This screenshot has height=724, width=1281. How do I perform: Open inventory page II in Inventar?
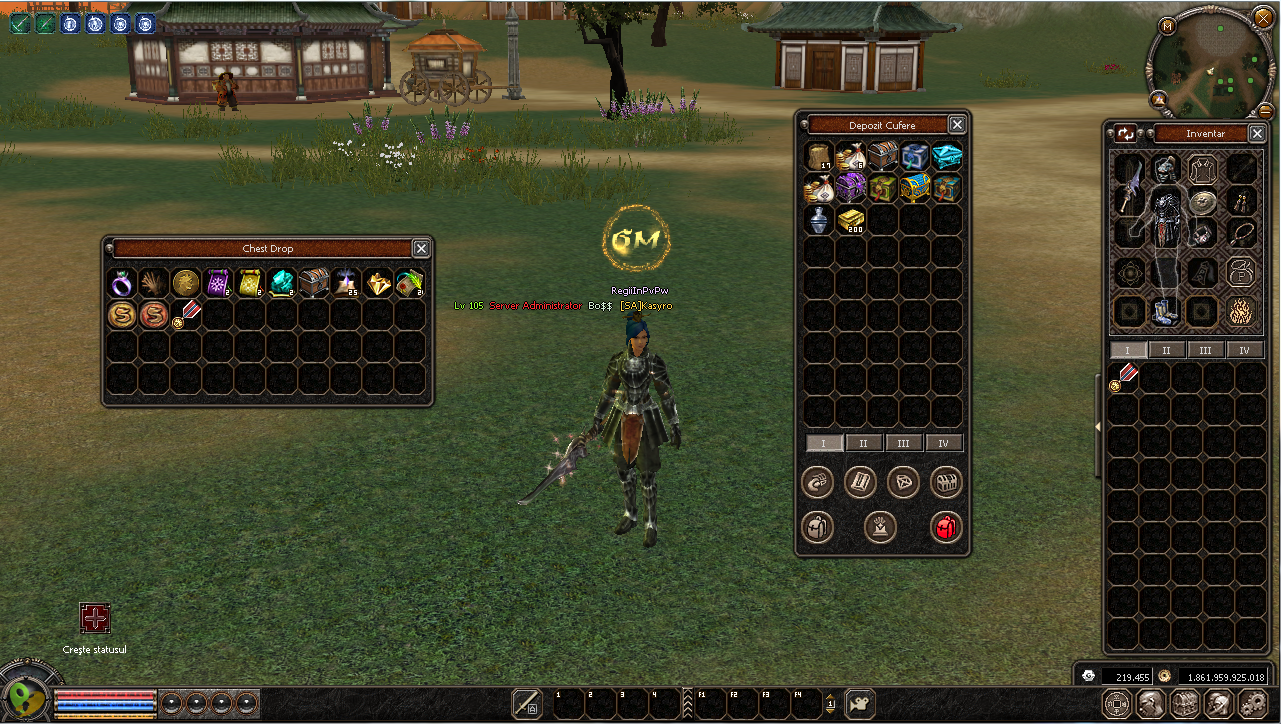pos(1166,350)
